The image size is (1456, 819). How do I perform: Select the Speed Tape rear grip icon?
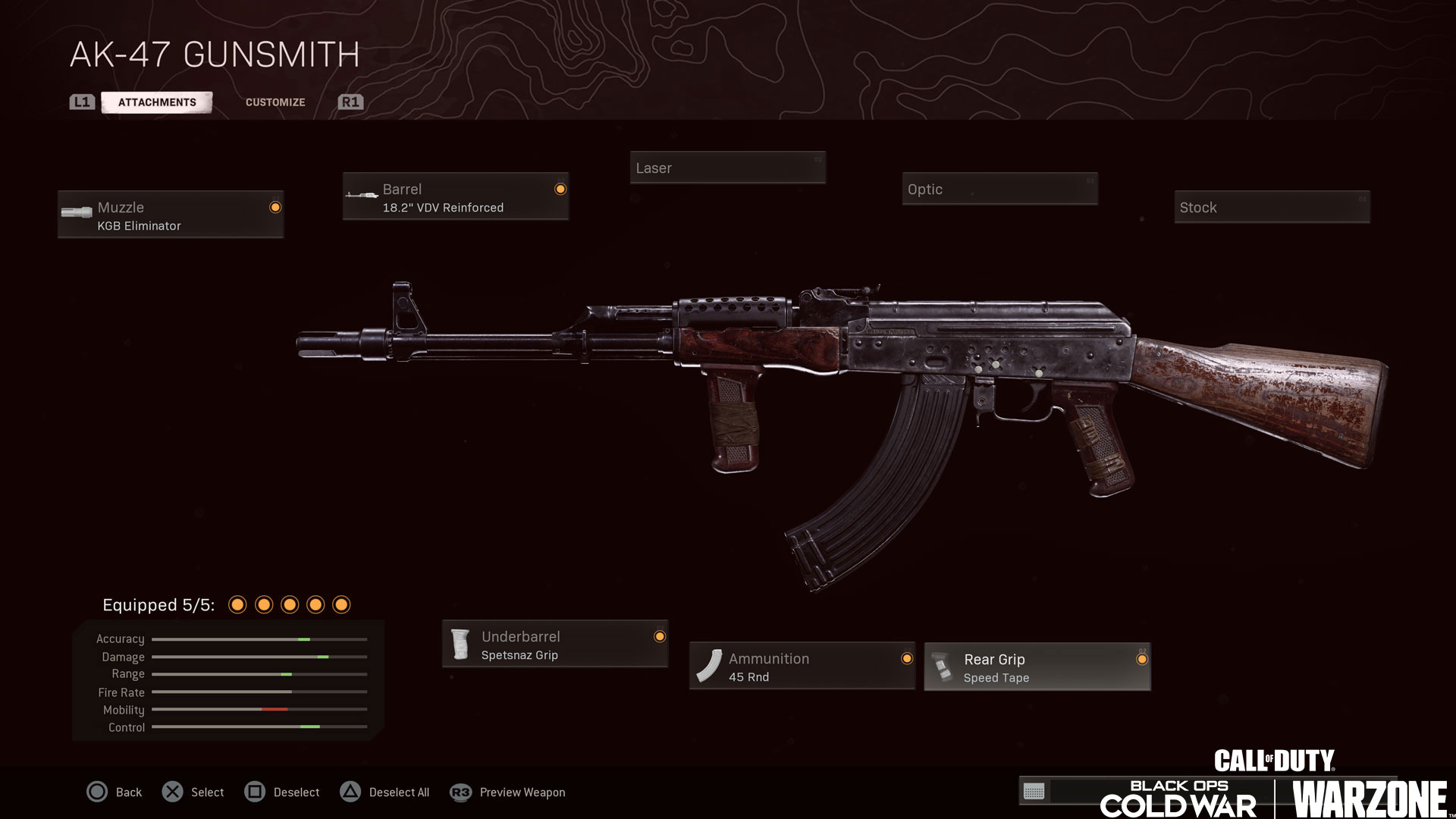click(943, 666)
